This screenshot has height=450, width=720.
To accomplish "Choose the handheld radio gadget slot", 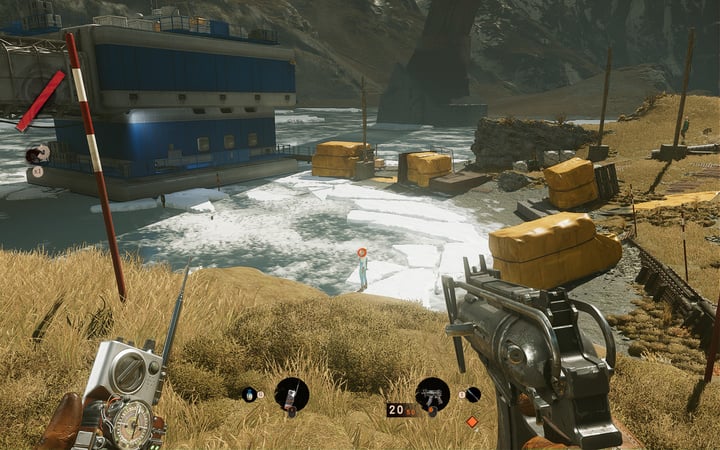I will [x=291, y=394].
